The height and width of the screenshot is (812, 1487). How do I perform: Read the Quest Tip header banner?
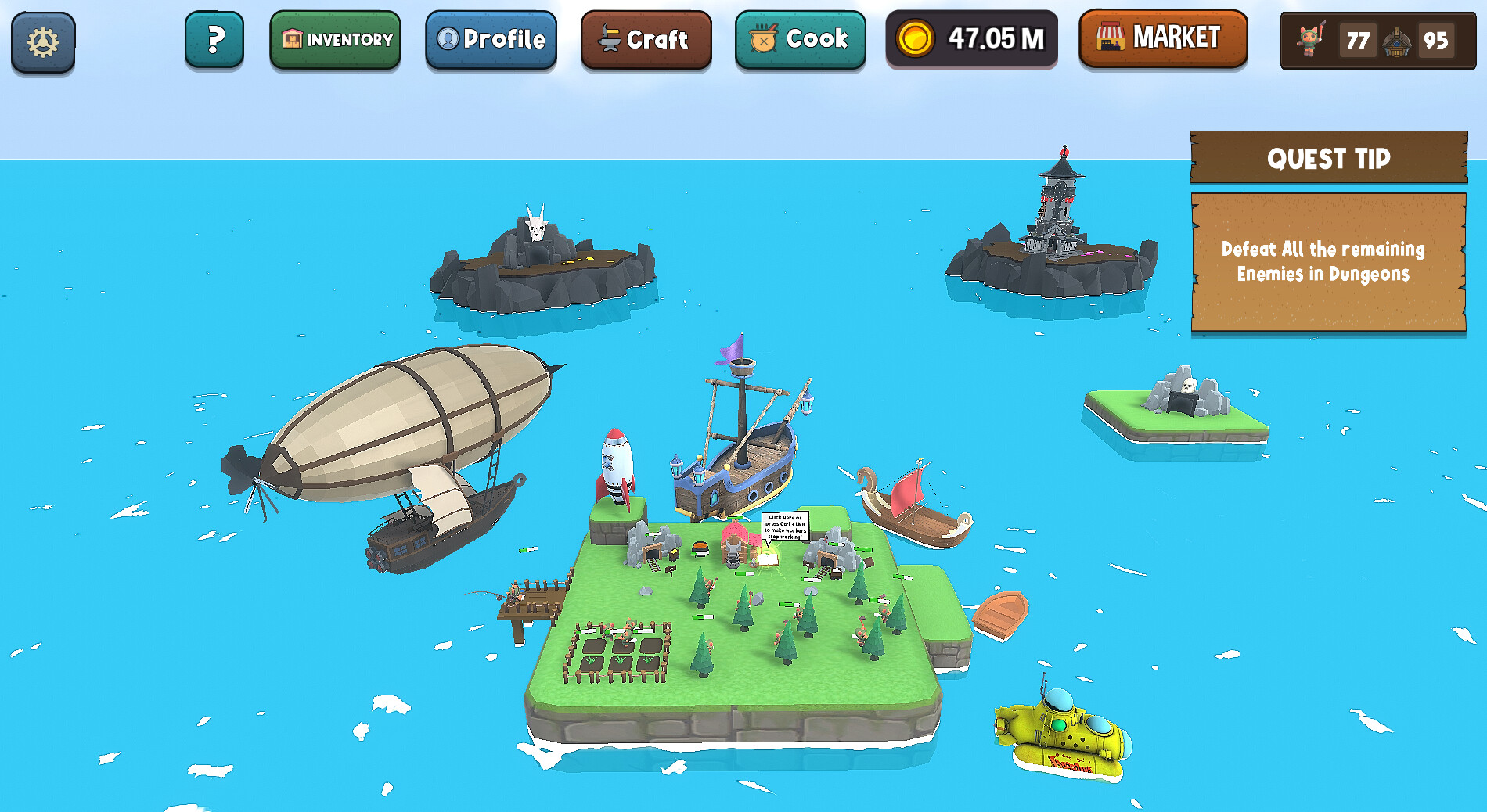click(1330, 159)
